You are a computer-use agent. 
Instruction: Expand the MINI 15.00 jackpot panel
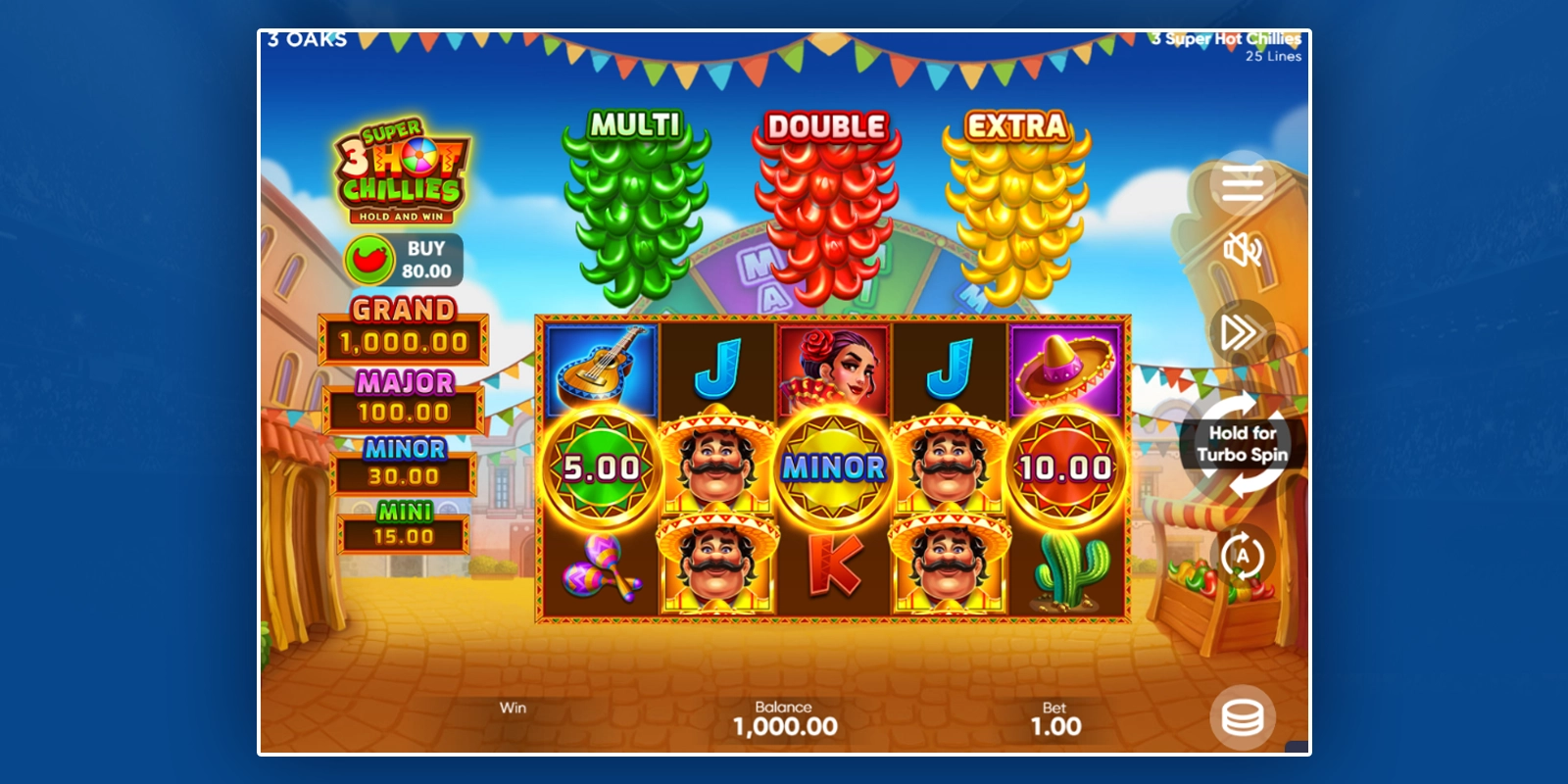[x=402, y=522]
